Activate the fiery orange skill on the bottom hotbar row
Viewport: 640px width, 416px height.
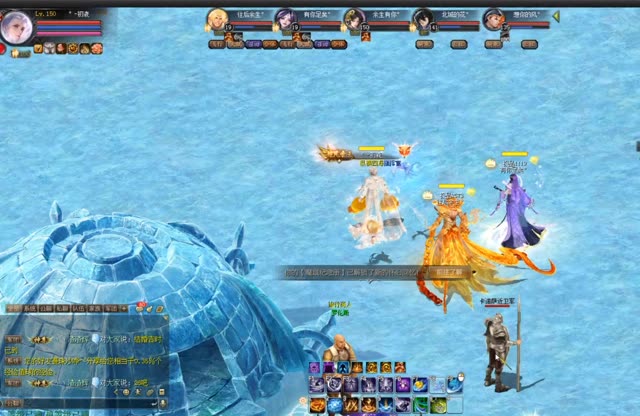[x=318, y=405]
